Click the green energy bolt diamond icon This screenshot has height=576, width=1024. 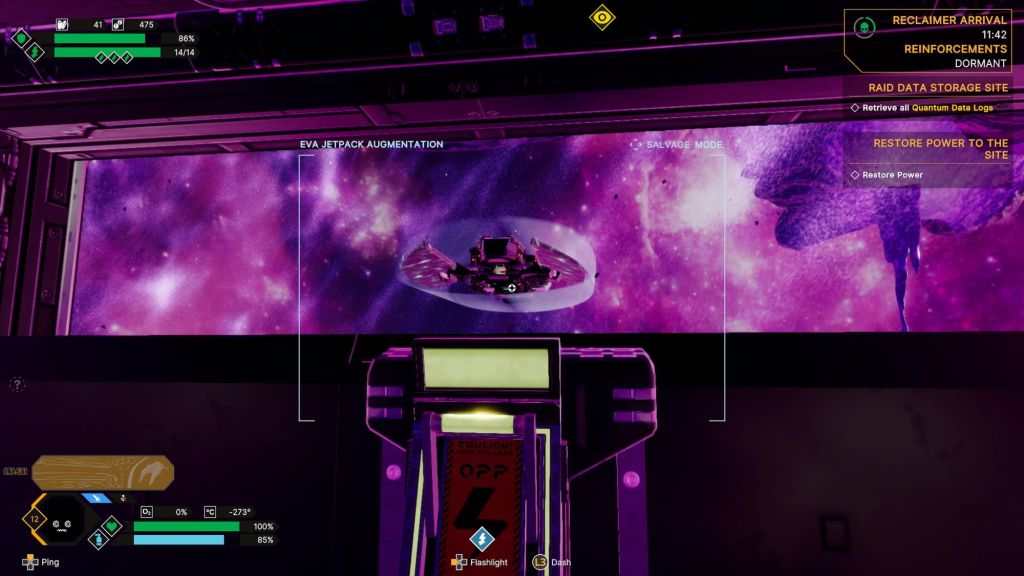(36, 52)
